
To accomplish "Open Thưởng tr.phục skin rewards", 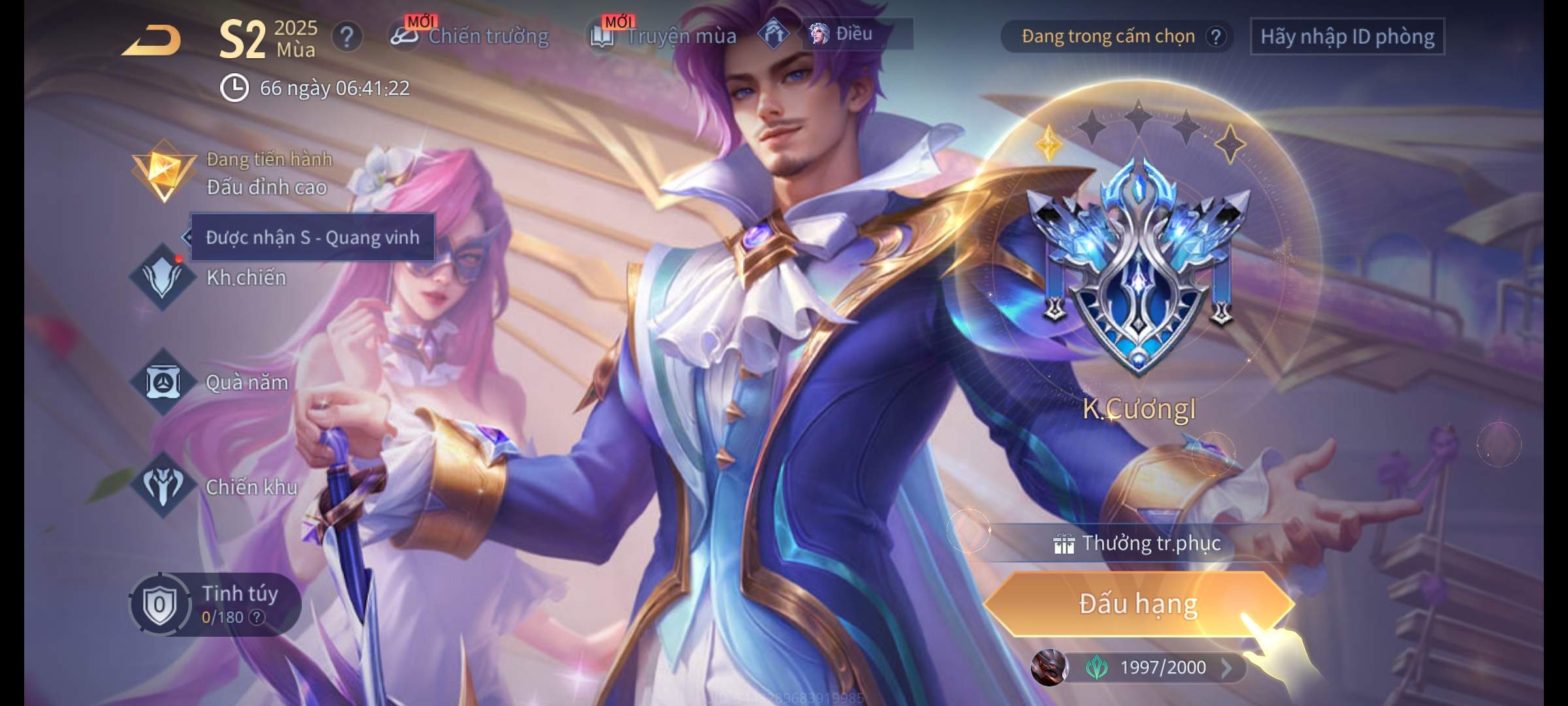I will (x=1138, y=543).
